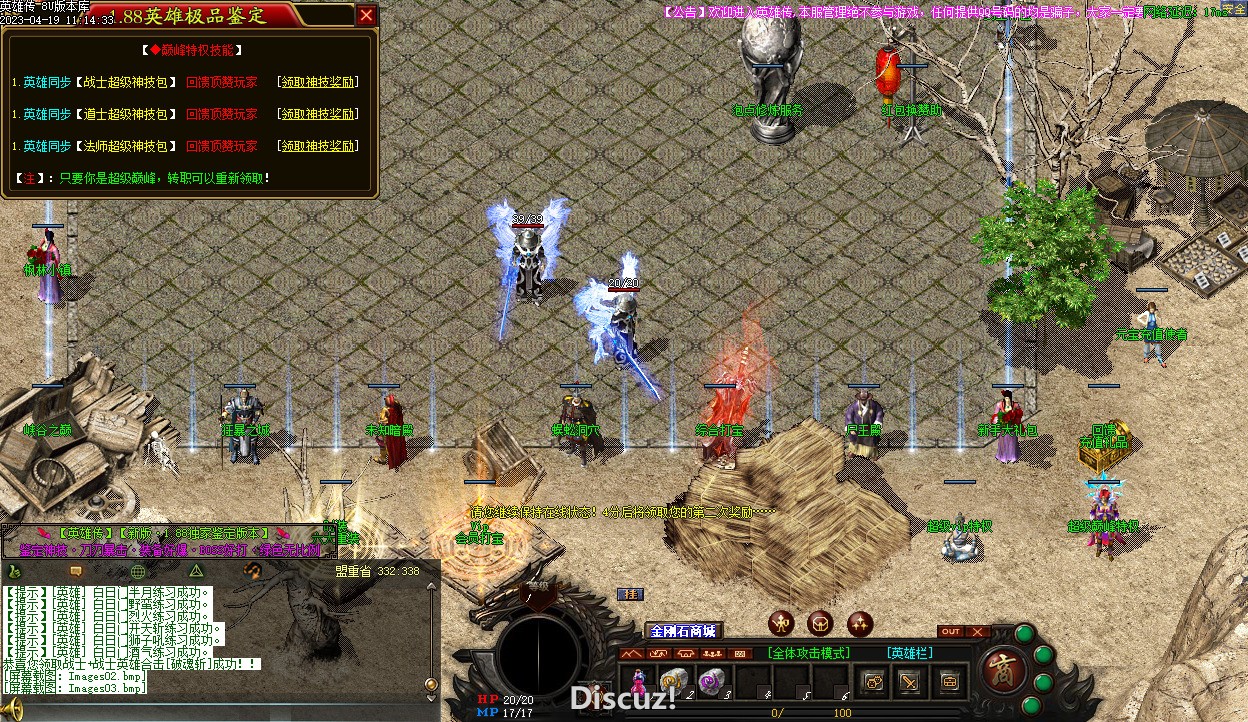Claim the 道士超级神技包 skill reward
Screen dimensions: 1248x722
(x=318, y=114)
